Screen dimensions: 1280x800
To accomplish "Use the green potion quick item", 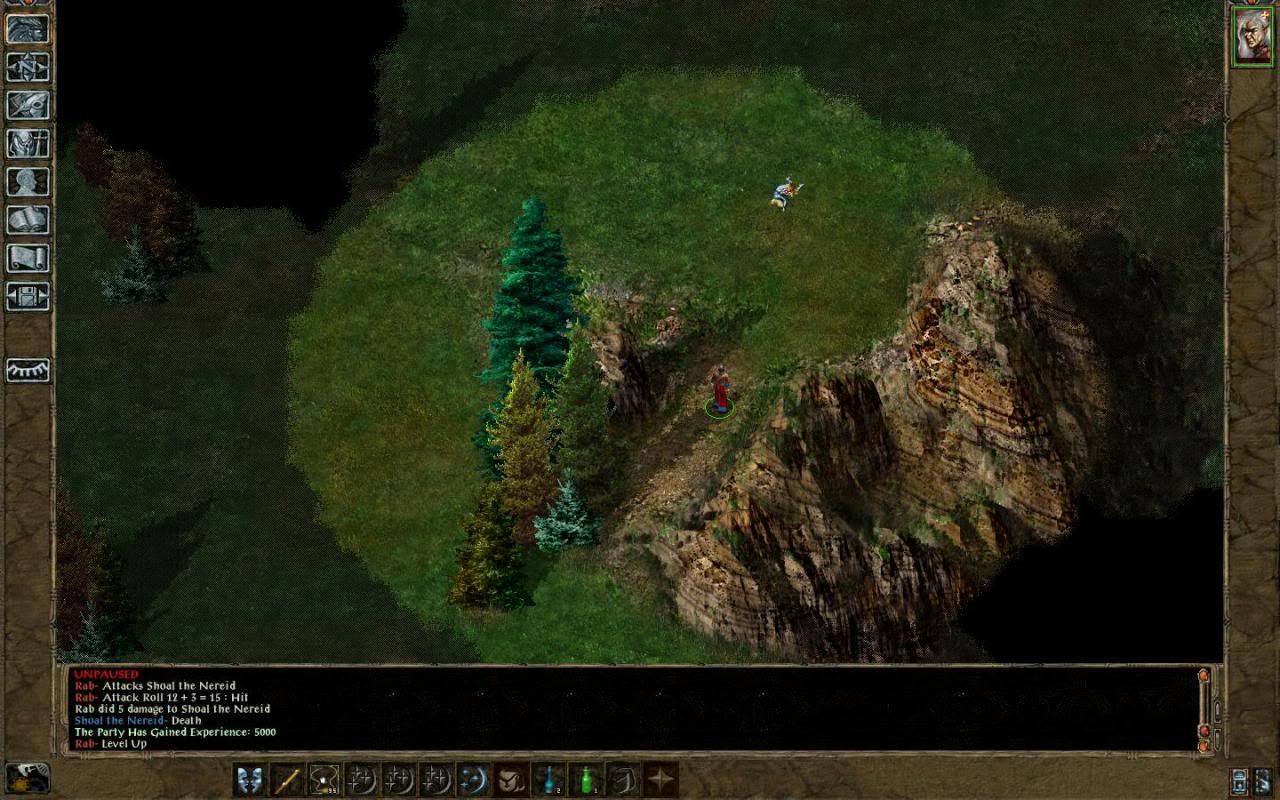I will point(585,779).
